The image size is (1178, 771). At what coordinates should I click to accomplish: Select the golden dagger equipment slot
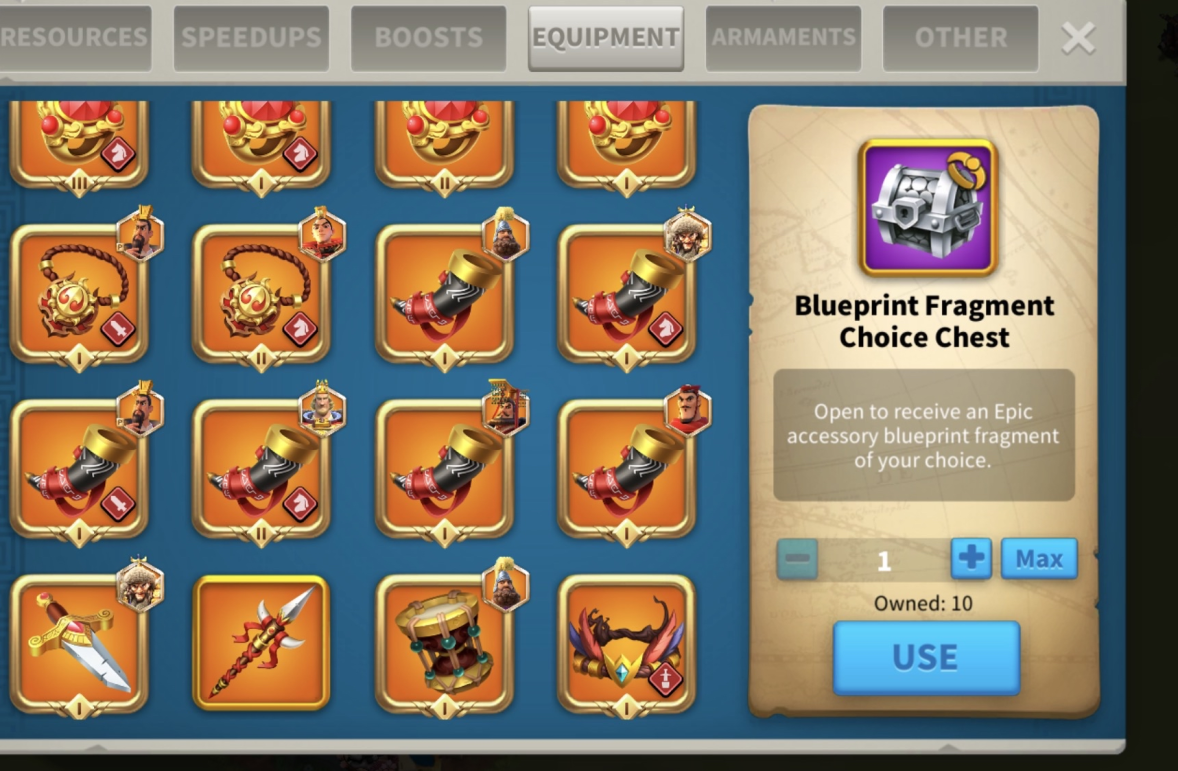(x=79, y=643)
